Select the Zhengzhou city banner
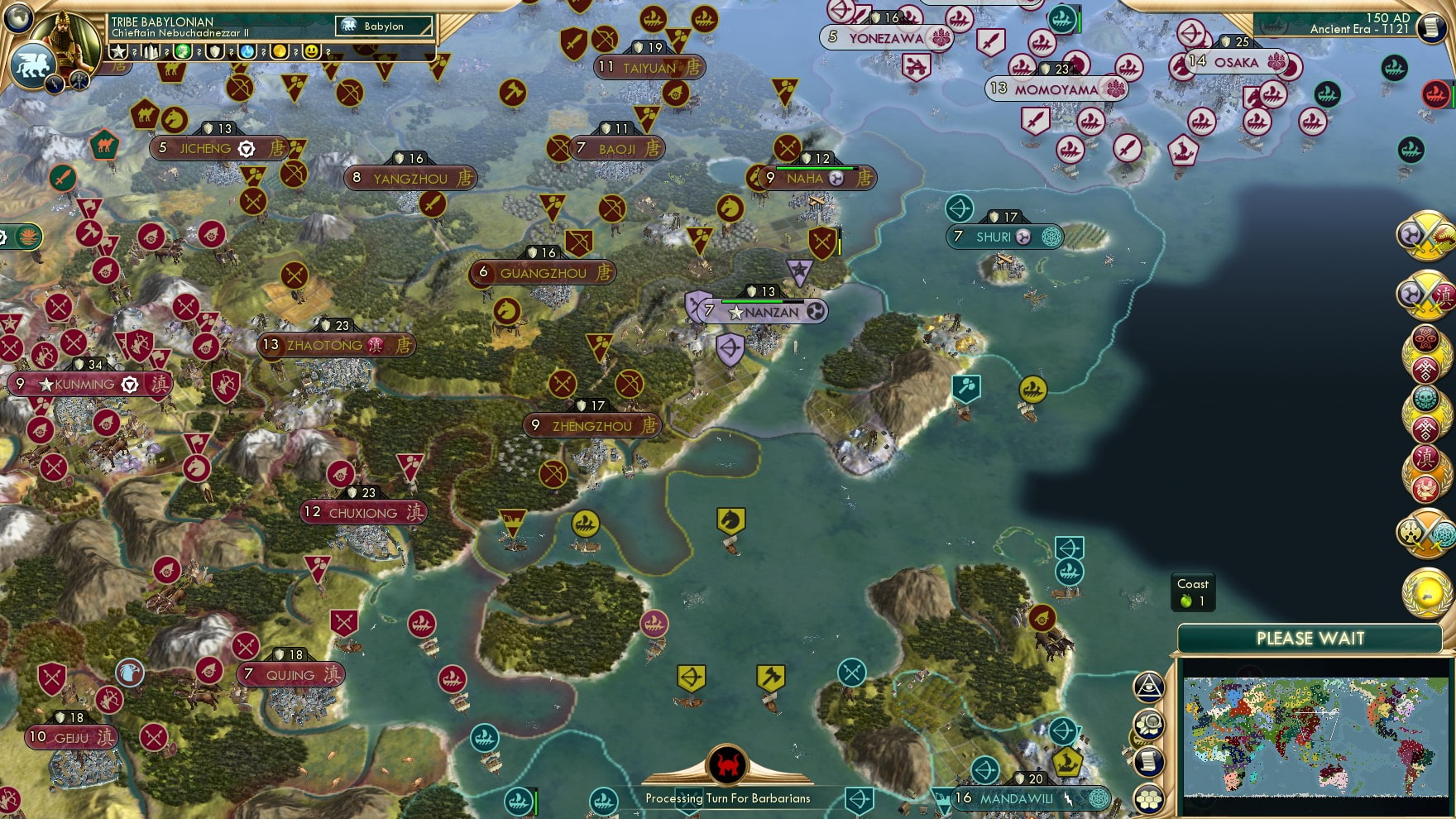 [x=589, y=425]
